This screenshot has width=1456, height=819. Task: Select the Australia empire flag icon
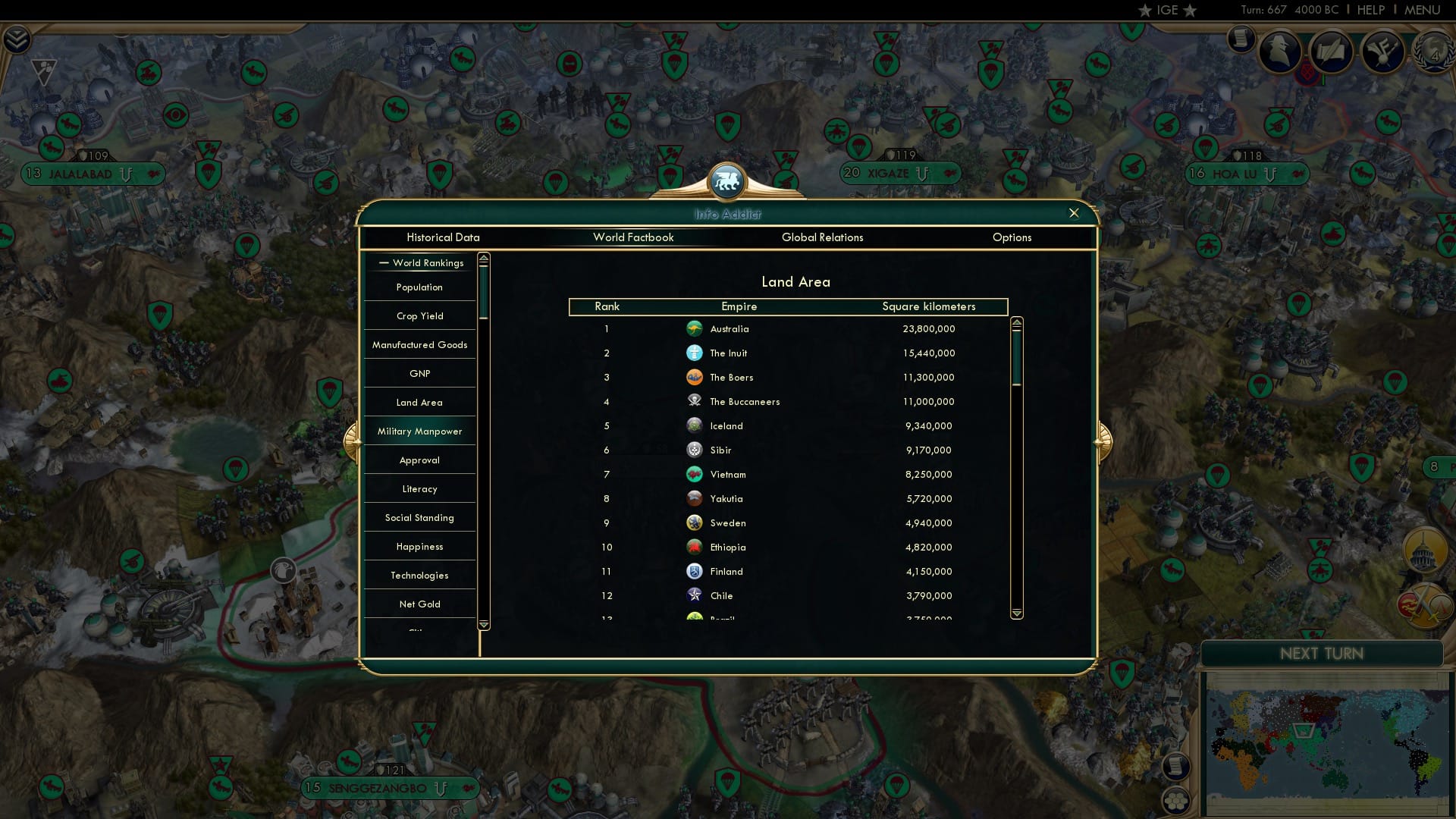695,328
